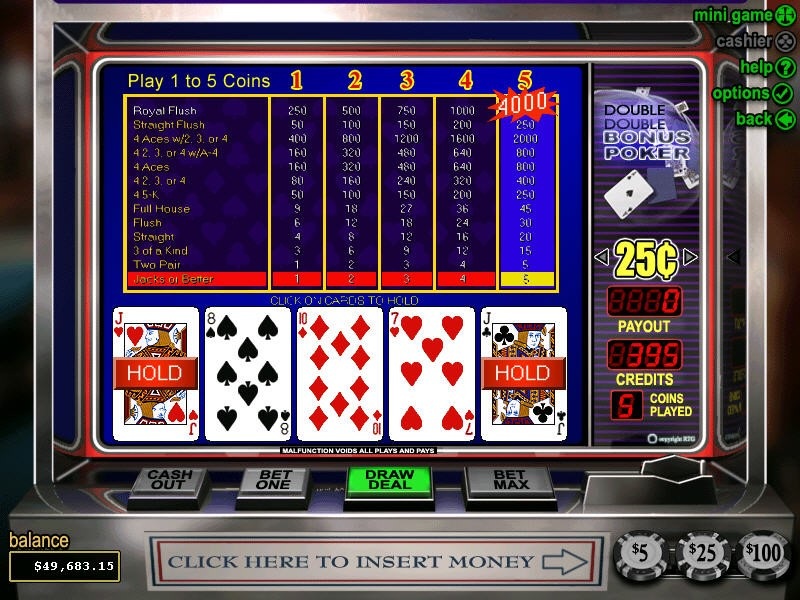Insert a $5 chip
Screen dimensions: 800x600
tap(641, 553)
